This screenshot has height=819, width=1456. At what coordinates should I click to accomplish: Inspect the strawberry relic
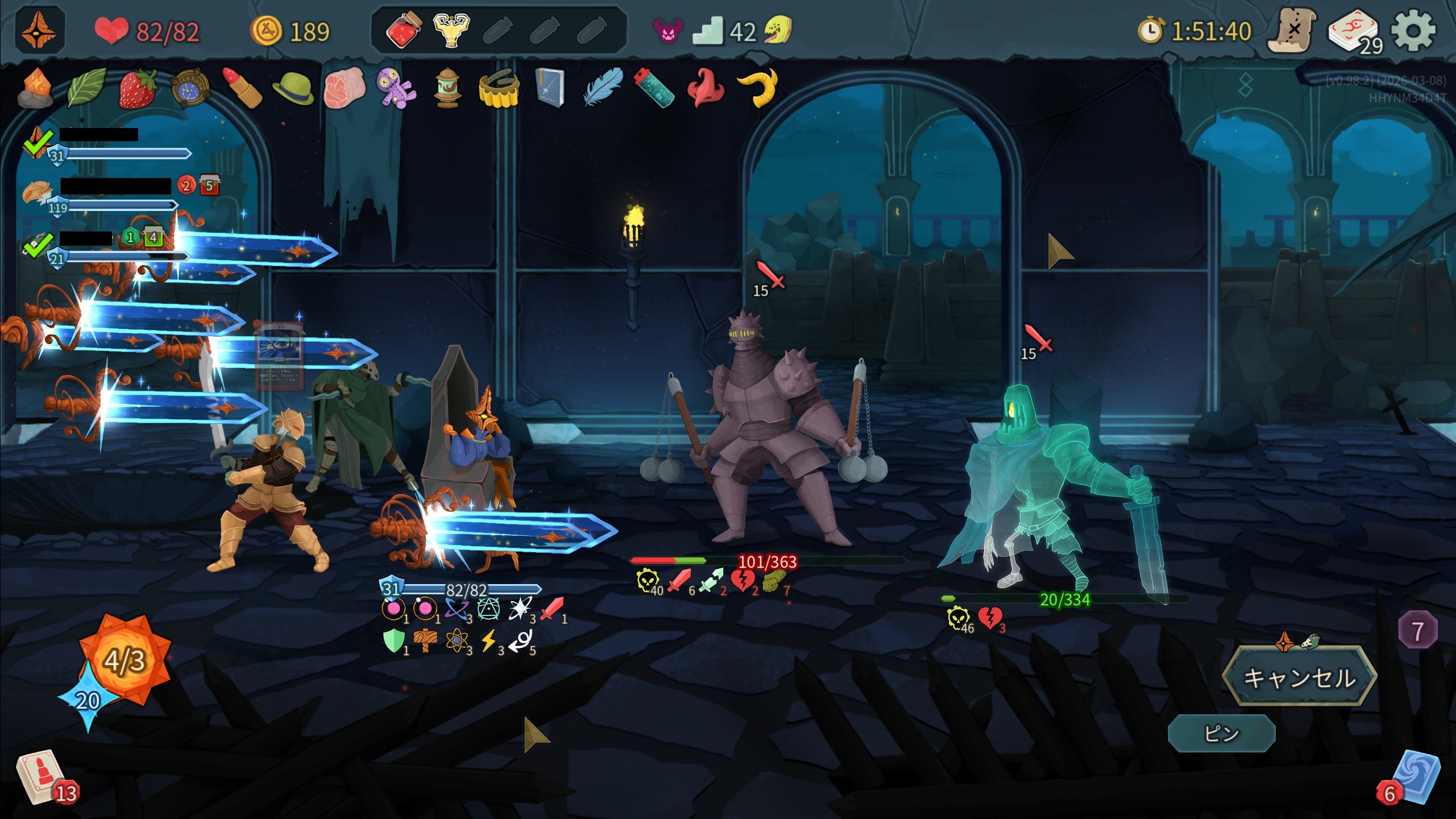tap(137, 89)
